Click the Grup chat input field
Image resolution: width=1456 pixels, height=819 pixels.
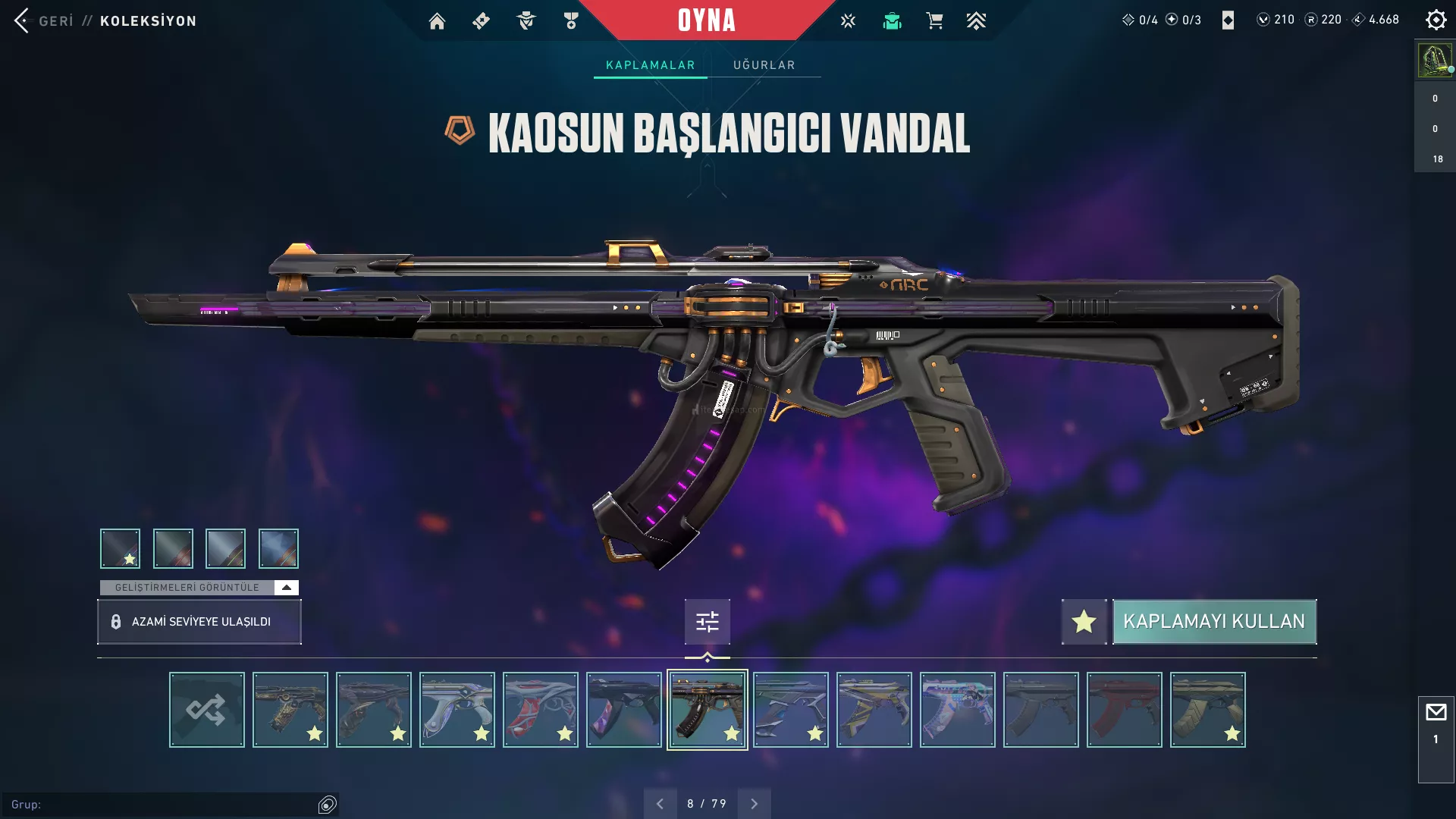coord(167,805)
